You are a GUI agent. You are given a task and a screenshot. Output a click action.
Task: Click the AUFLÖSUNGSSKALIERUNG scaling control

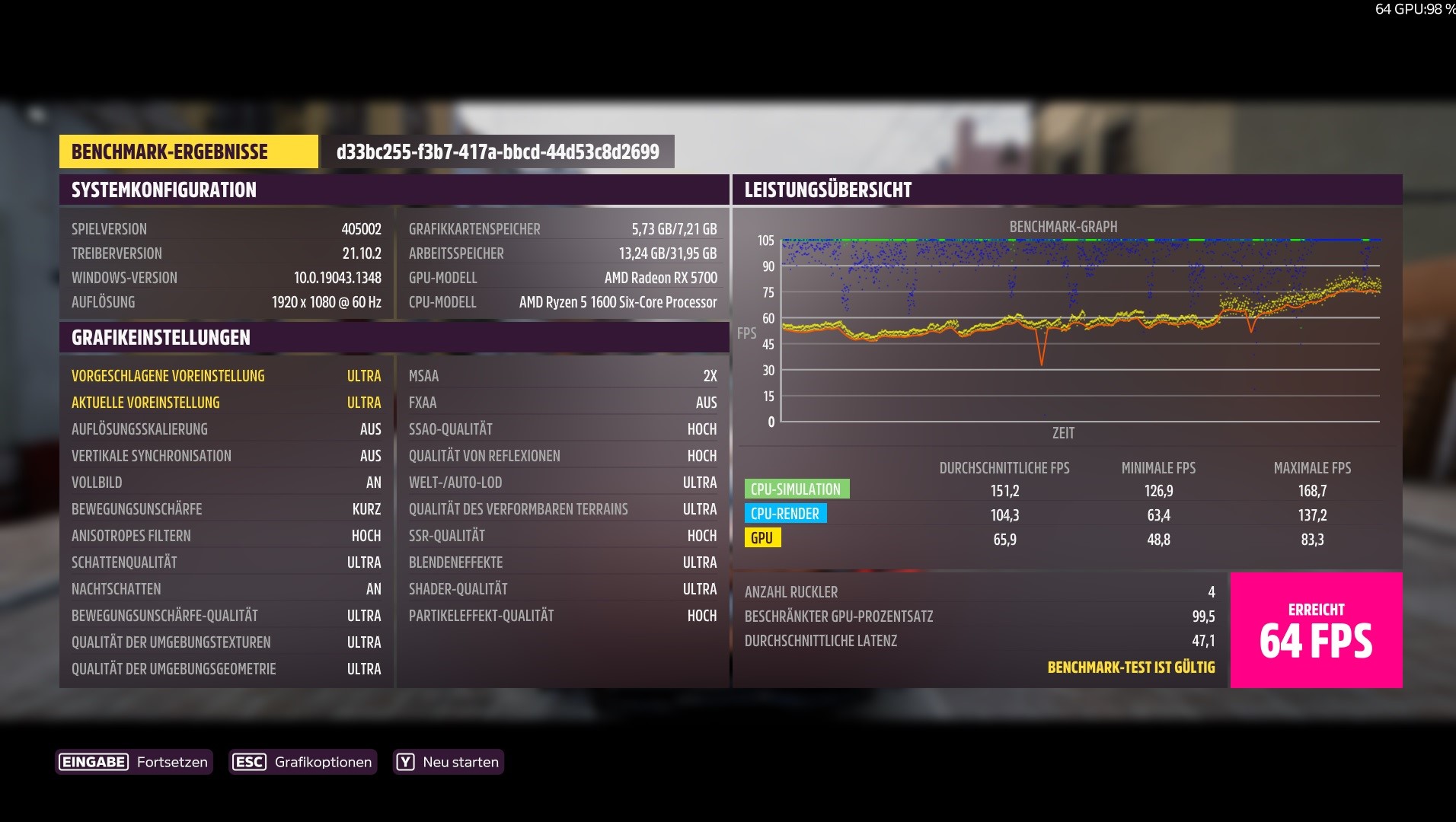226,429
